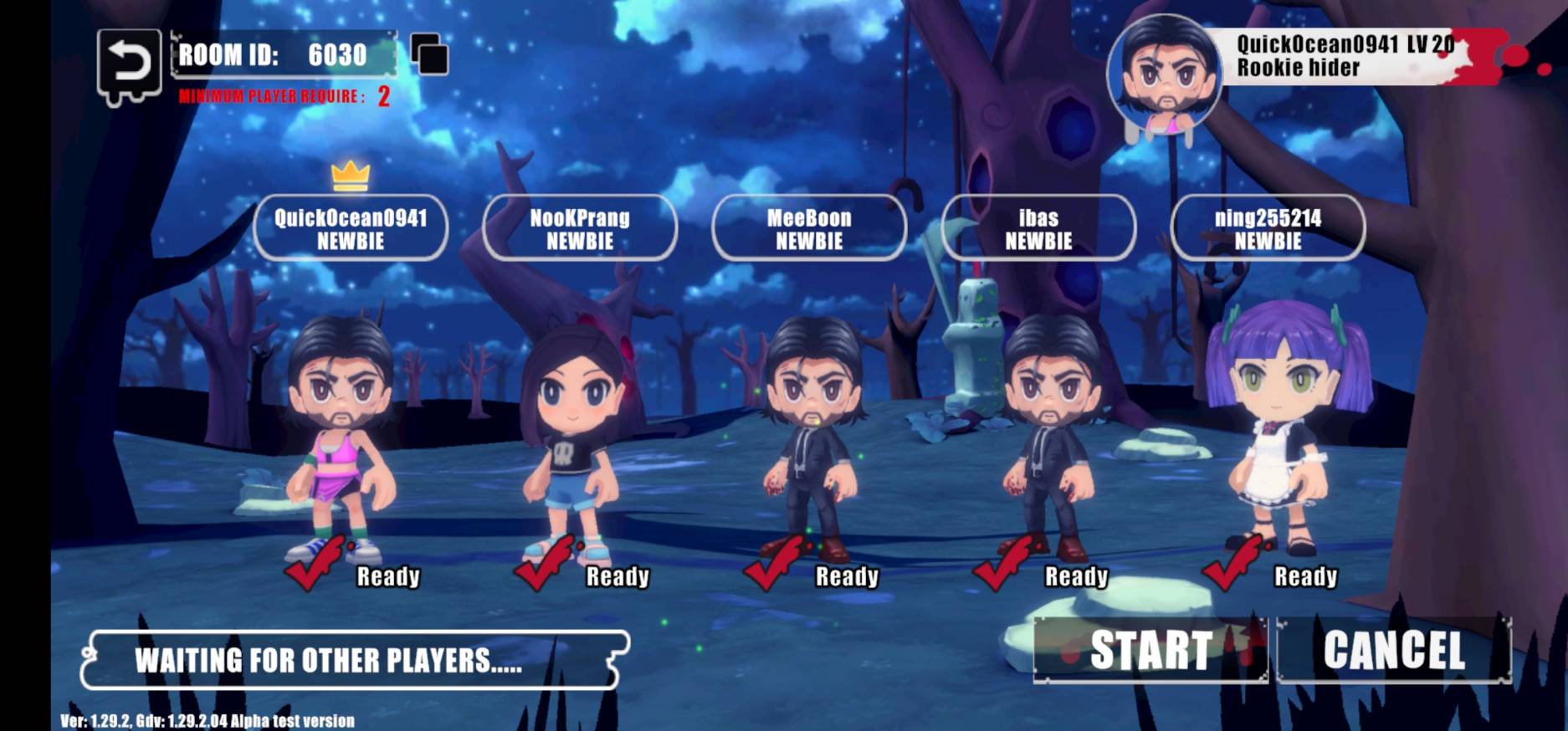Select the QuickOcean0941 player name plate
The height and width of the screenshot is (731, 1568).
click(x=351, y=228)
